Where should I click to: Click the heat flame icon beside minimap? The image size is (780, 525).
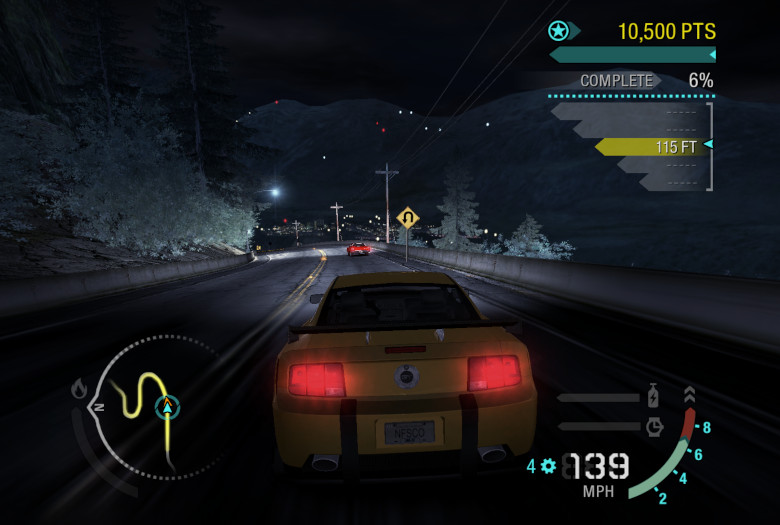click(79, 389)
